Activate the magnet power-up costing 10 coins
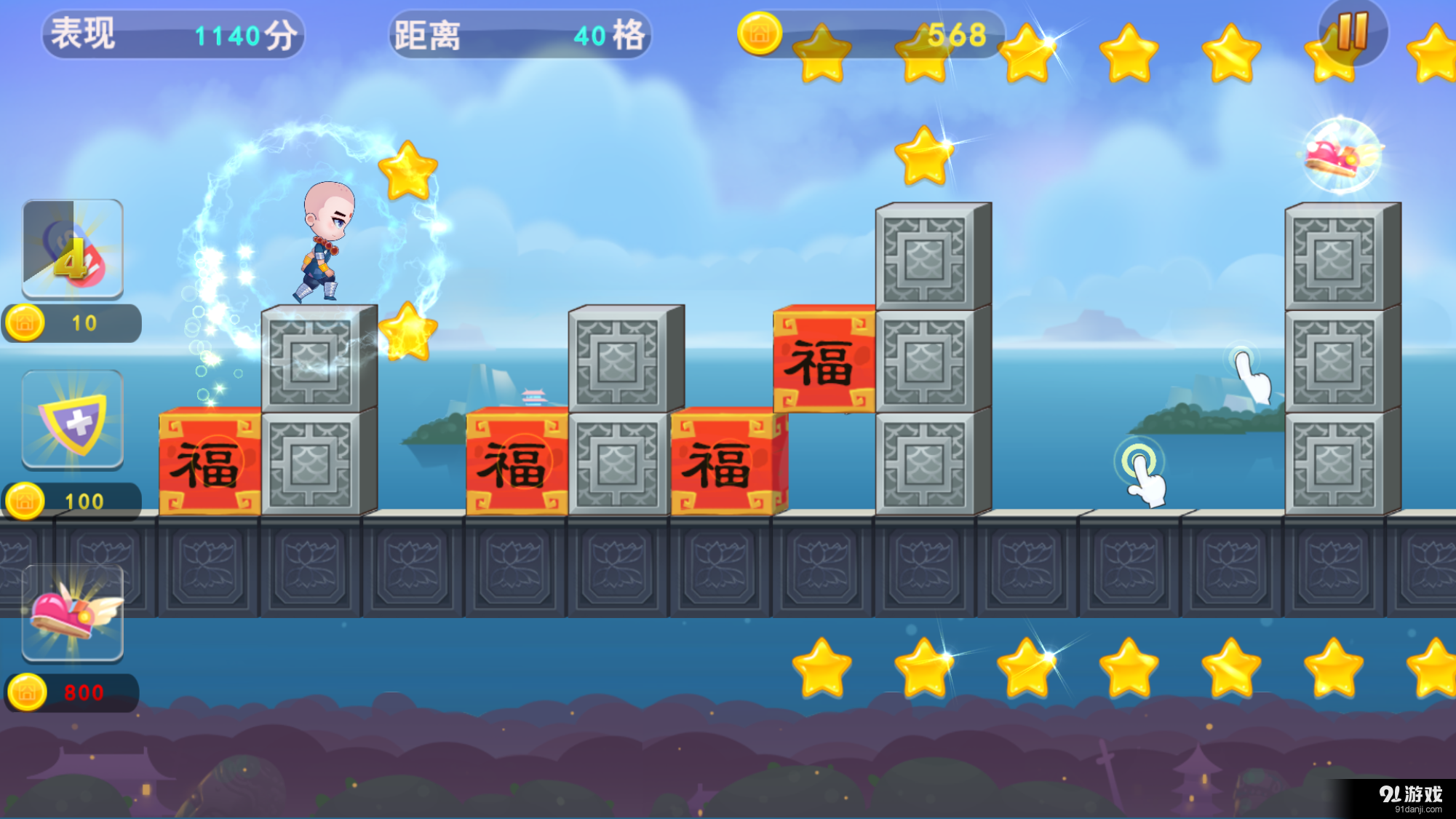Image resolution: width=1456 pixels, height=819 pixels. coord(73,249)
